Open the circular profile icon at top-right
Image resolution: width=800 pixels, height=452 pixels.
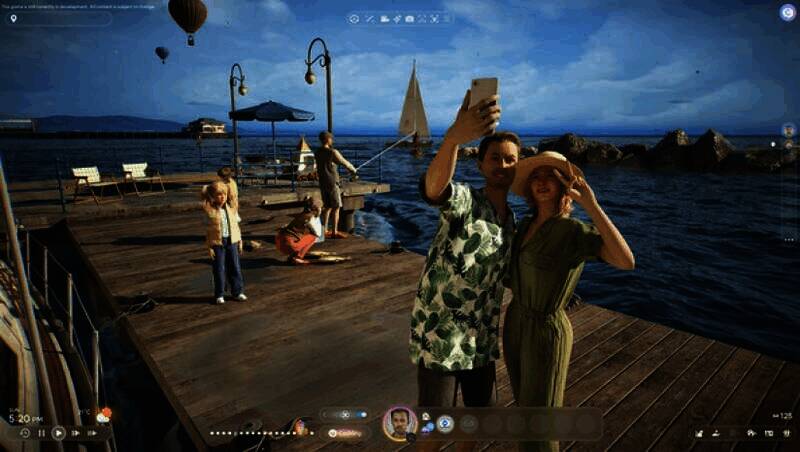coord(787,12)
